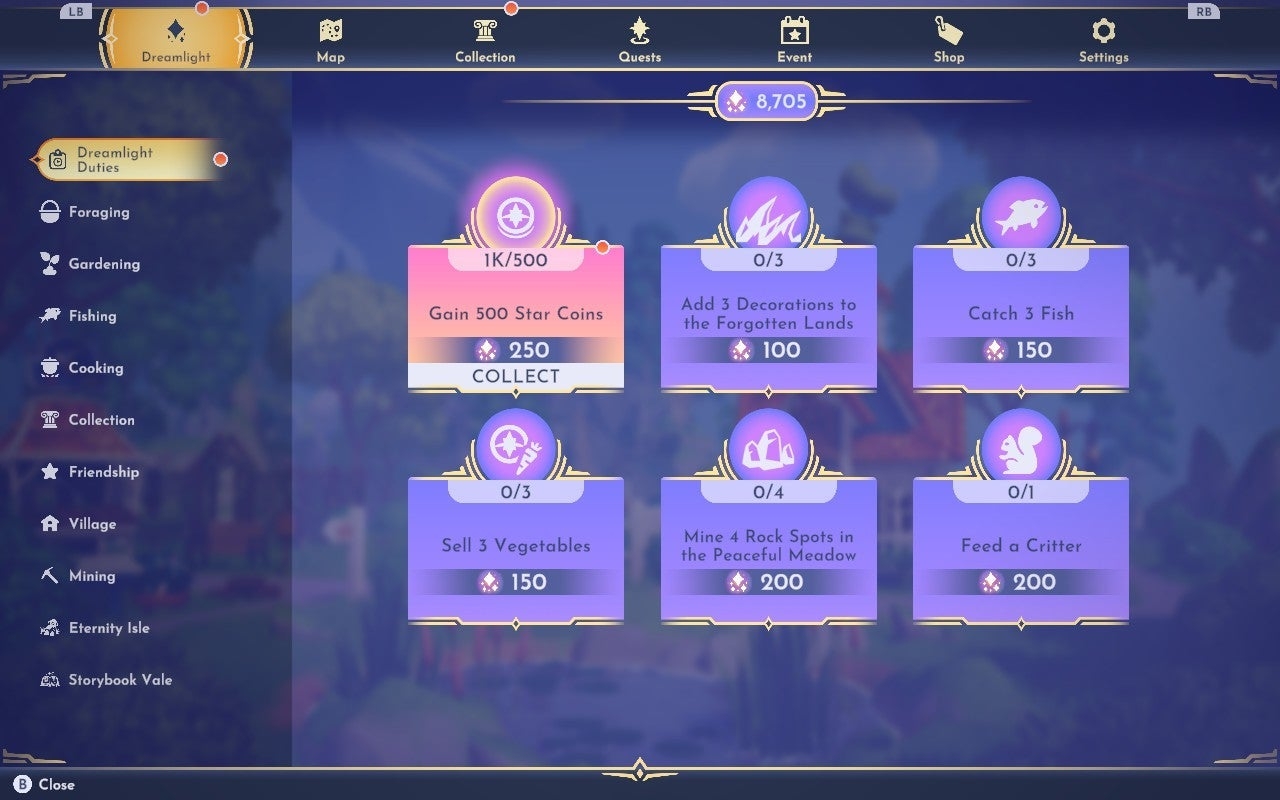Switch to the Map tab

tap(330, 38)
